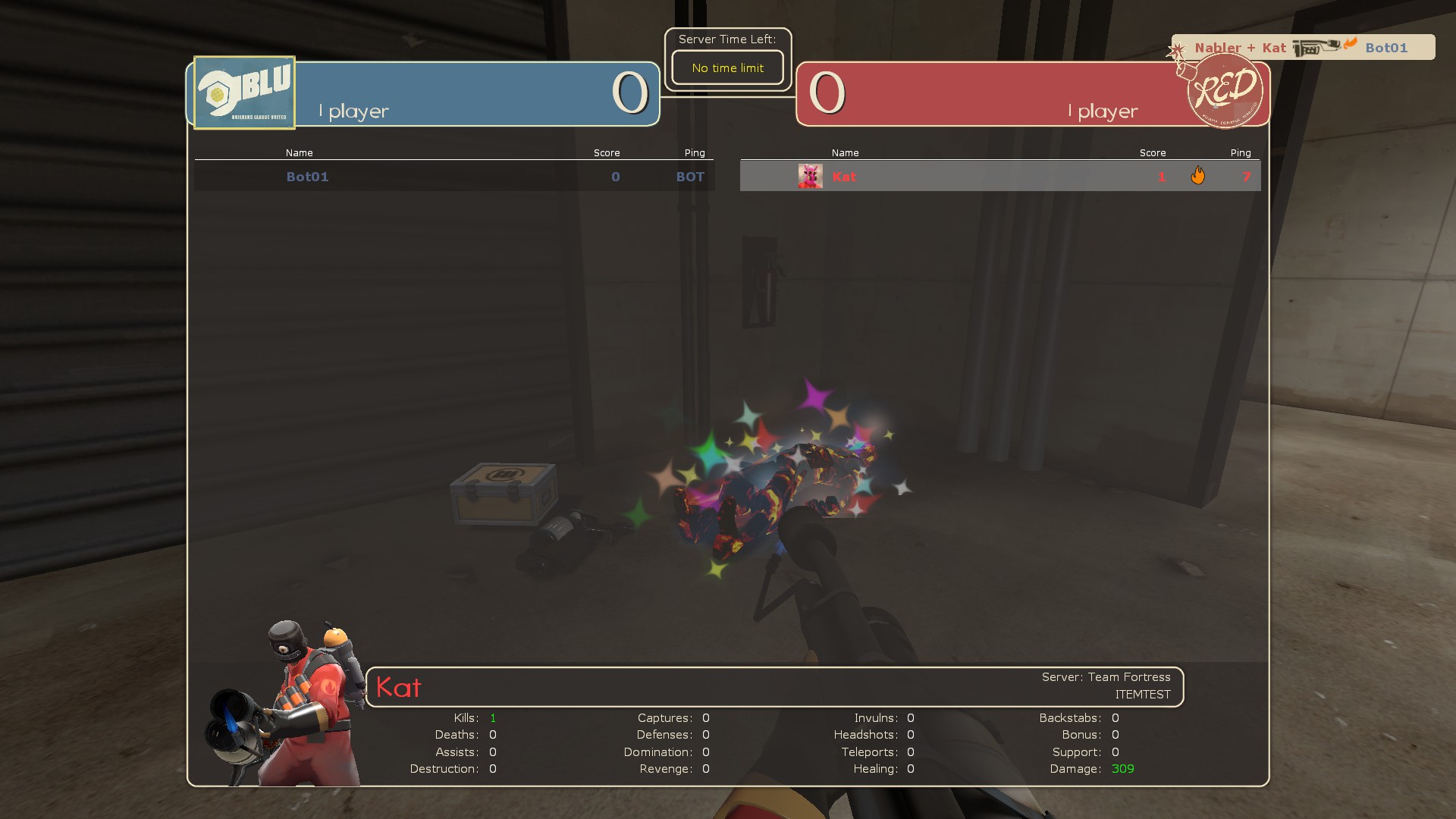Click the RED 1 player tab label

[1103, 111]
